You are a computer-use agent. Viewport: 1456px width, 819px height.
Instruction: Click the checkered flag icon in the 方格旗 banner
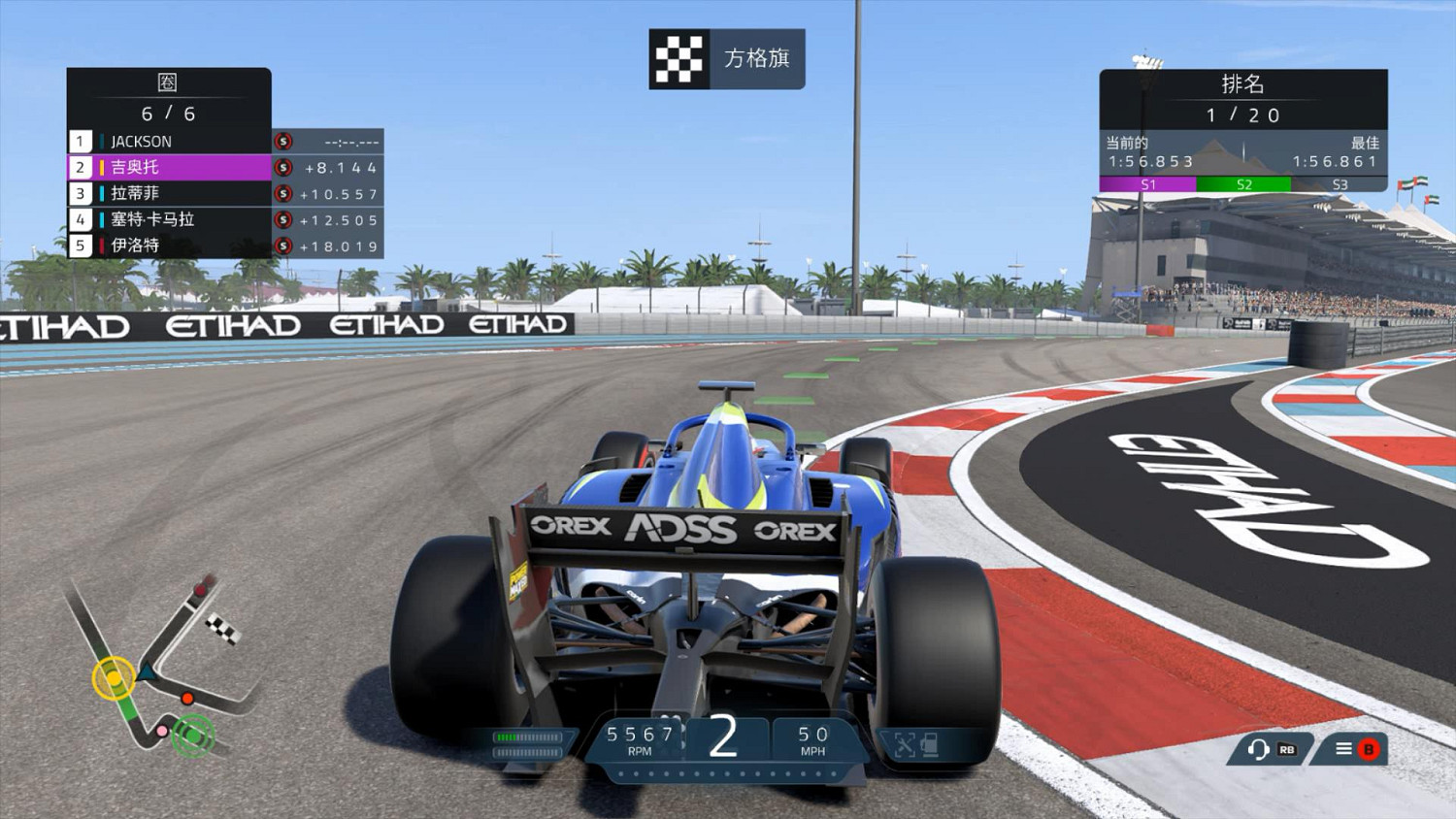tap(678, 57)
